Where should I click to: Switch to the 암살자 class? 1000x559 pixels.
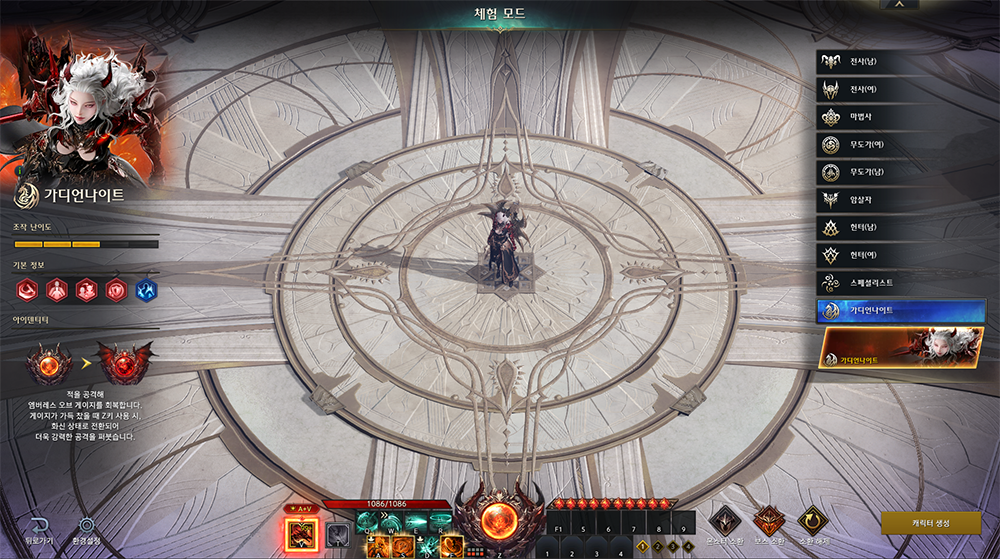(x=898, y=200)
